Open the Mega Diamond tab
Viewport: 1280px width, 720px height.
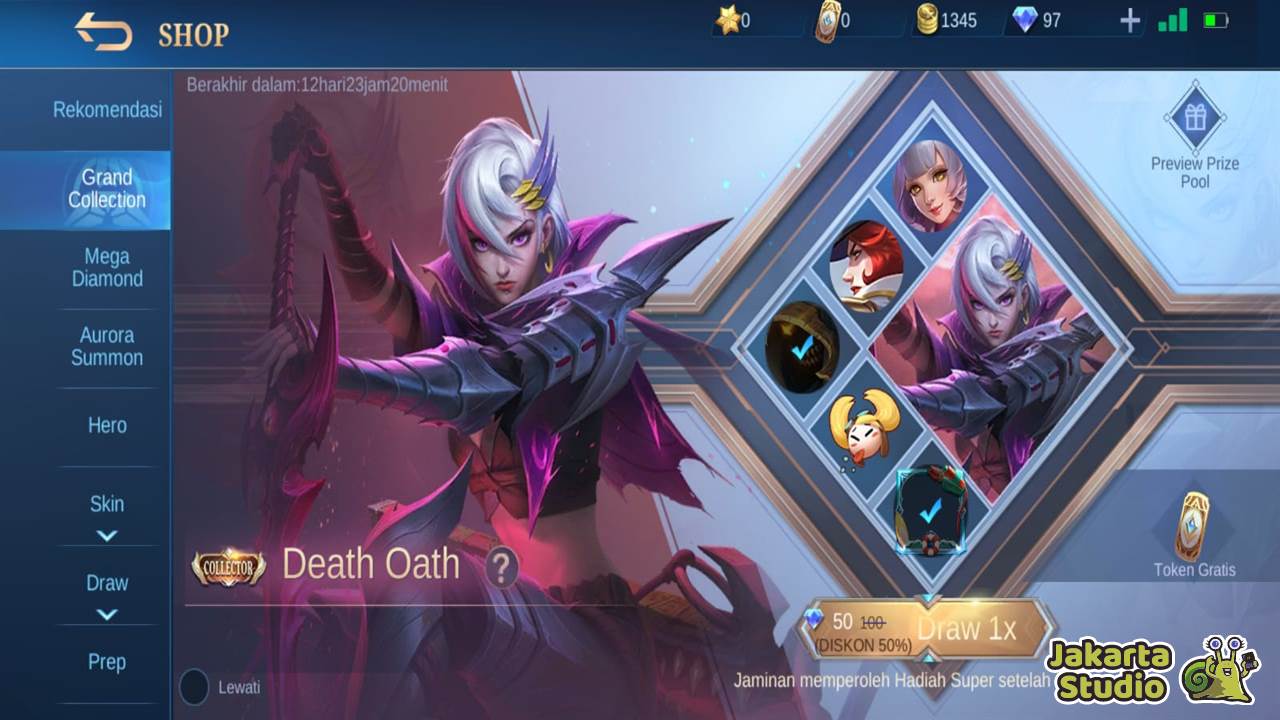(107, 268)
